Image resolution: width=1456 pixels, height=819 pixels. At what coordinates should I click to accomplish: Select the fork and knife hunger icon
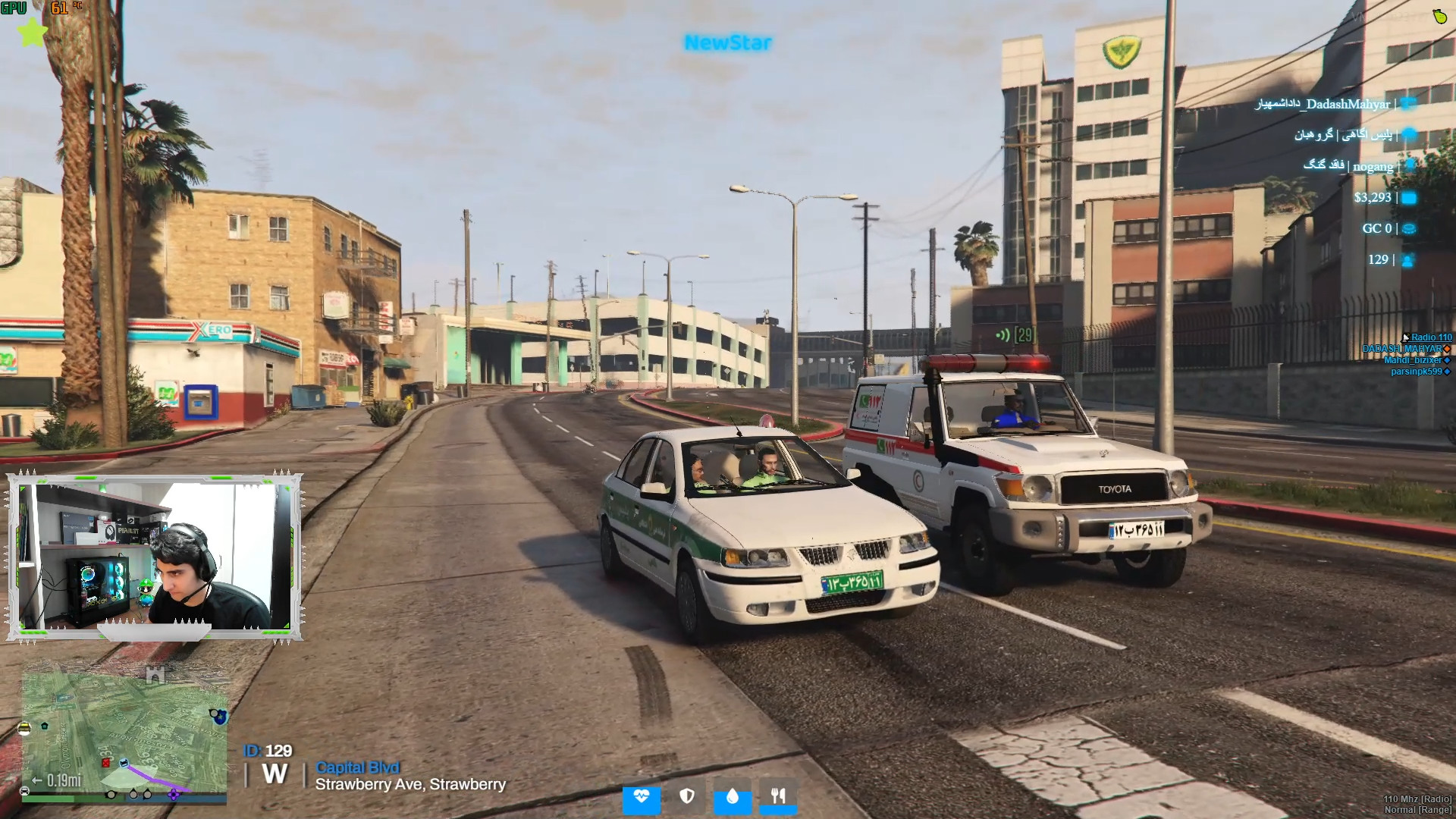[778, 796]
